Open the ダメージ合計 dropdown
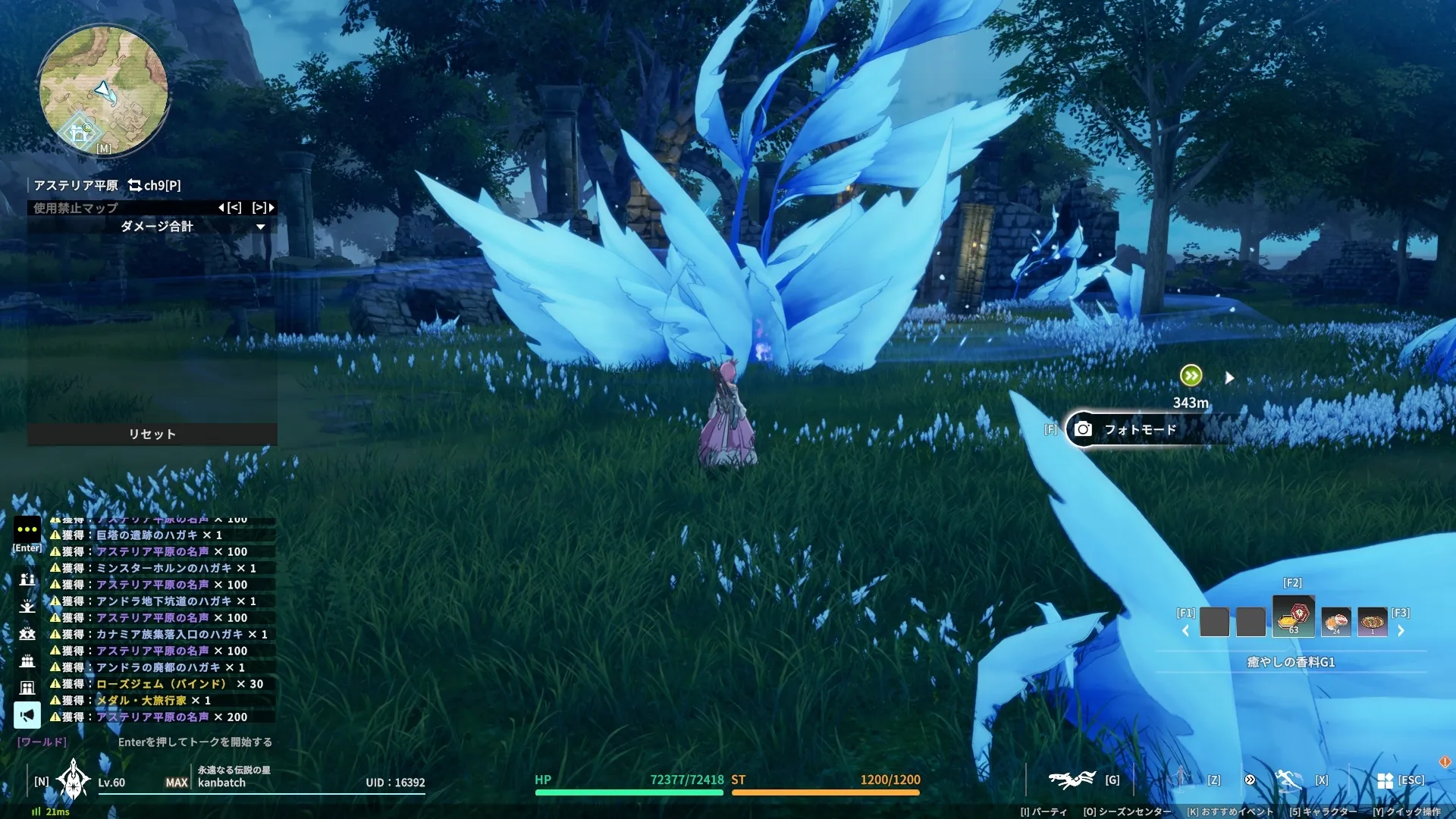Screen dimensions: 1456x819 pos(260,227)
